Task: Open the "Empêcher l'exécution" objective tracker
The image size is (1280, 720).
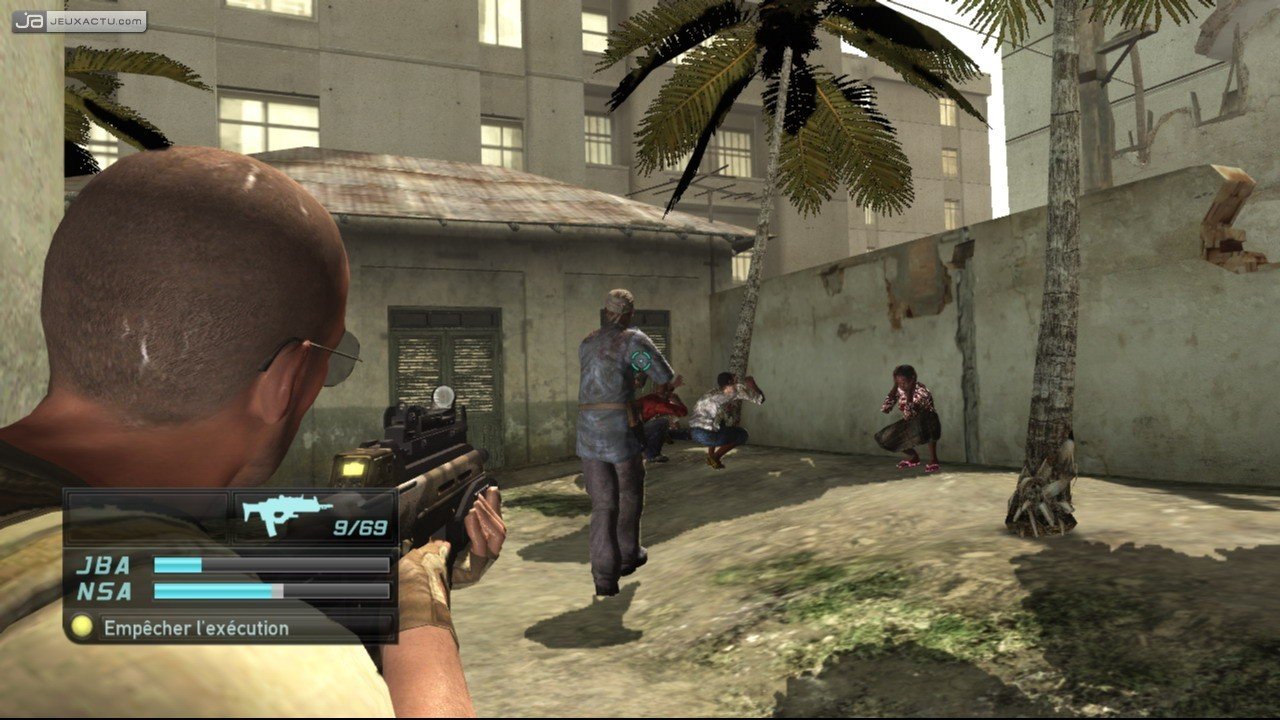Action: coord(196,628)
